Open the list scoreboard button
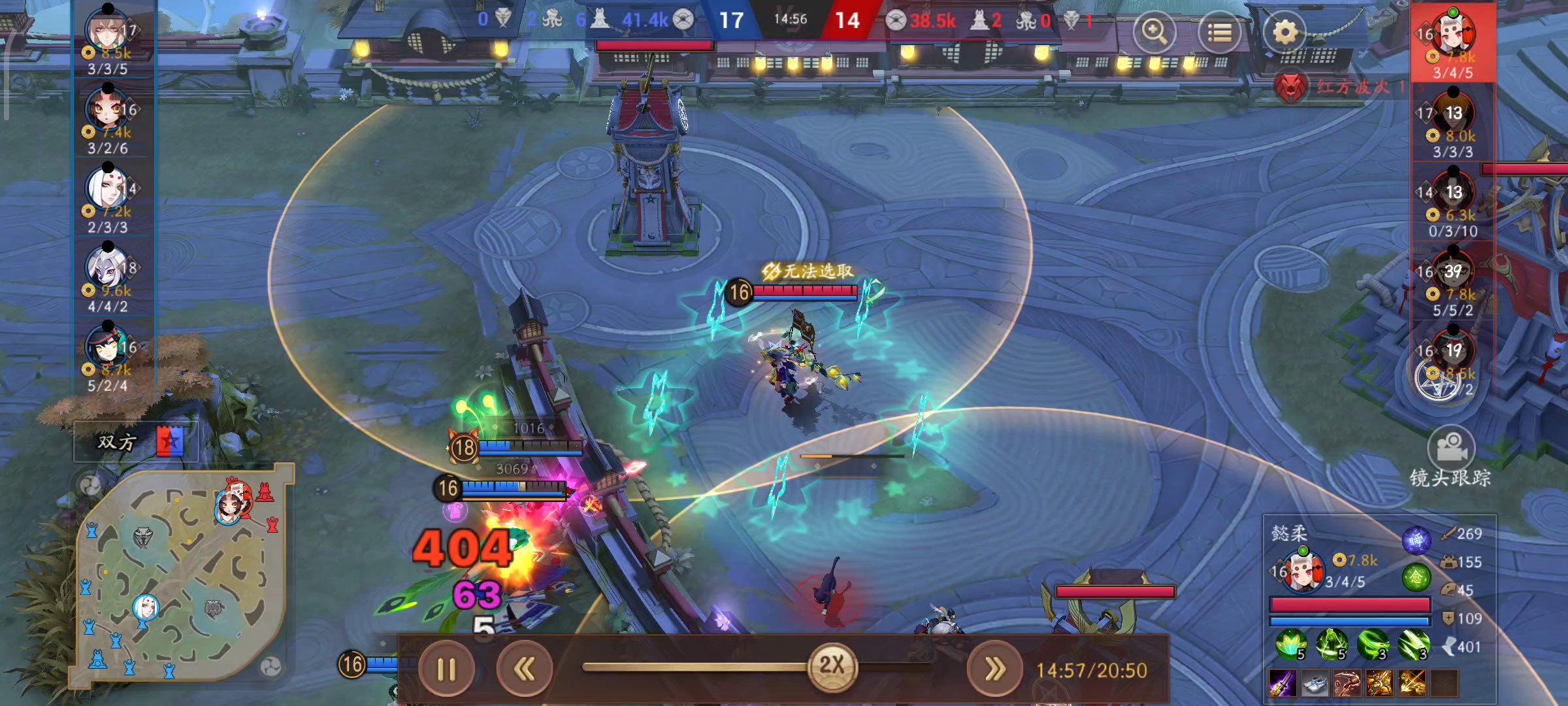The image size is (1568, 706). tap(1219, 32)
